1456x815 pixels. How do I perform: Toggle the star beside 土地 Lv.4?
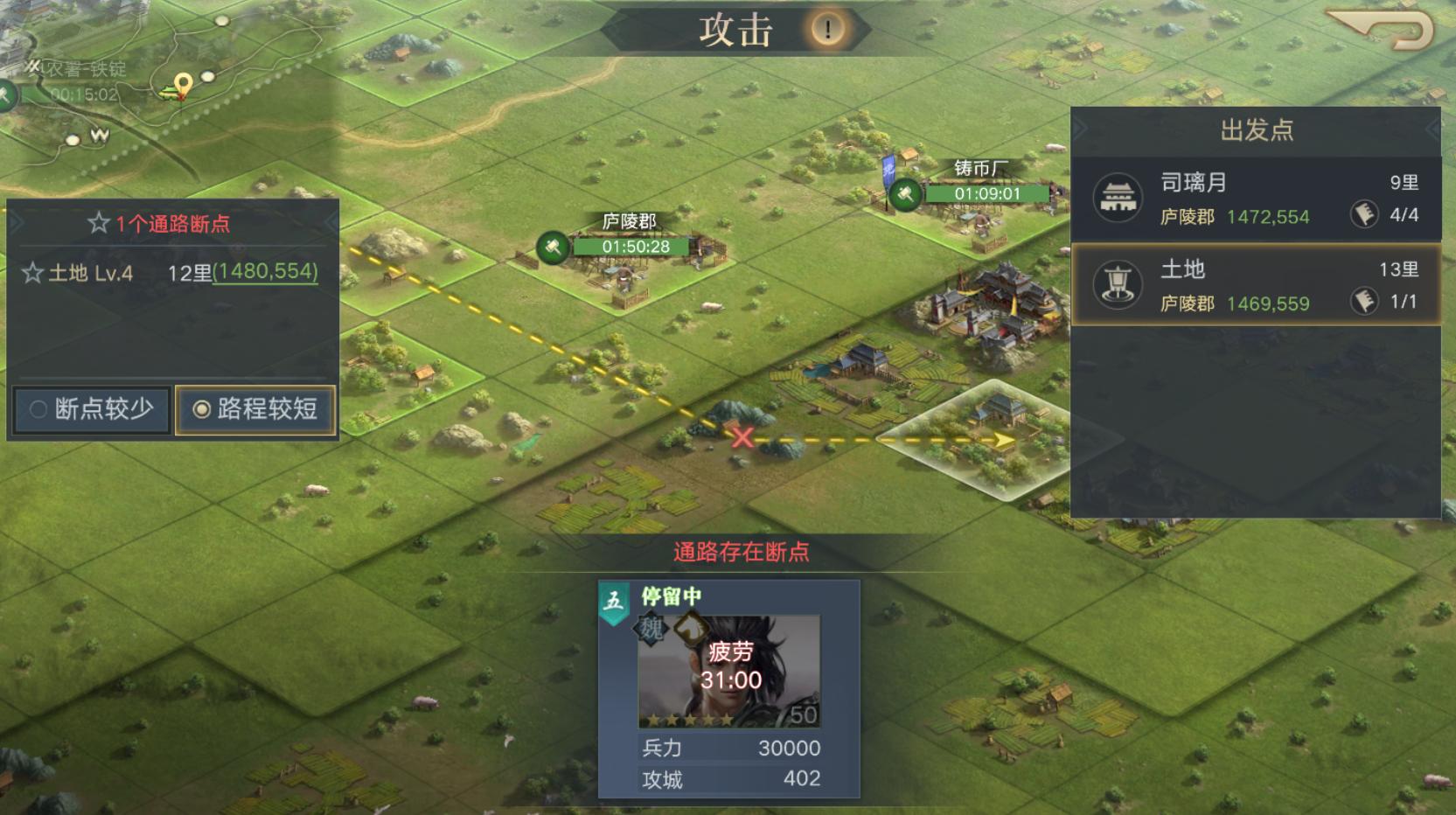pyautogui.click(x=32, y=274)
